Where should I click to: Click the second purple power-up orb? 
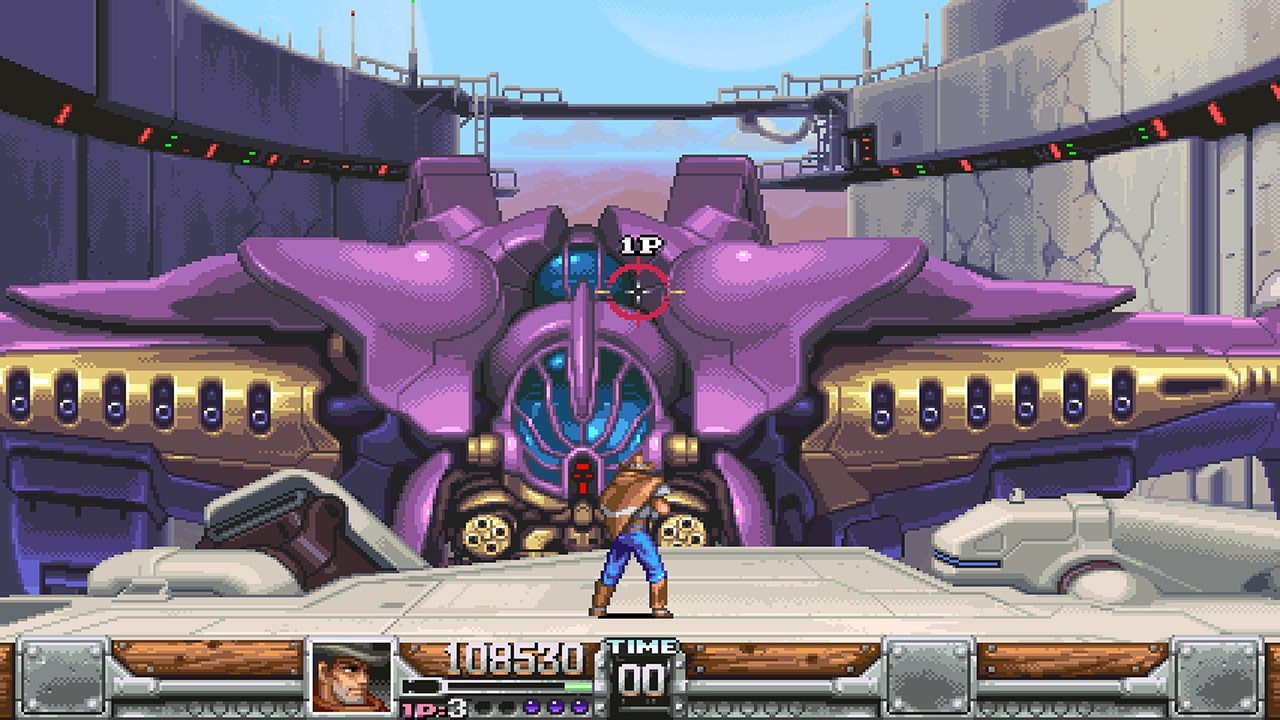coord(554,705)
